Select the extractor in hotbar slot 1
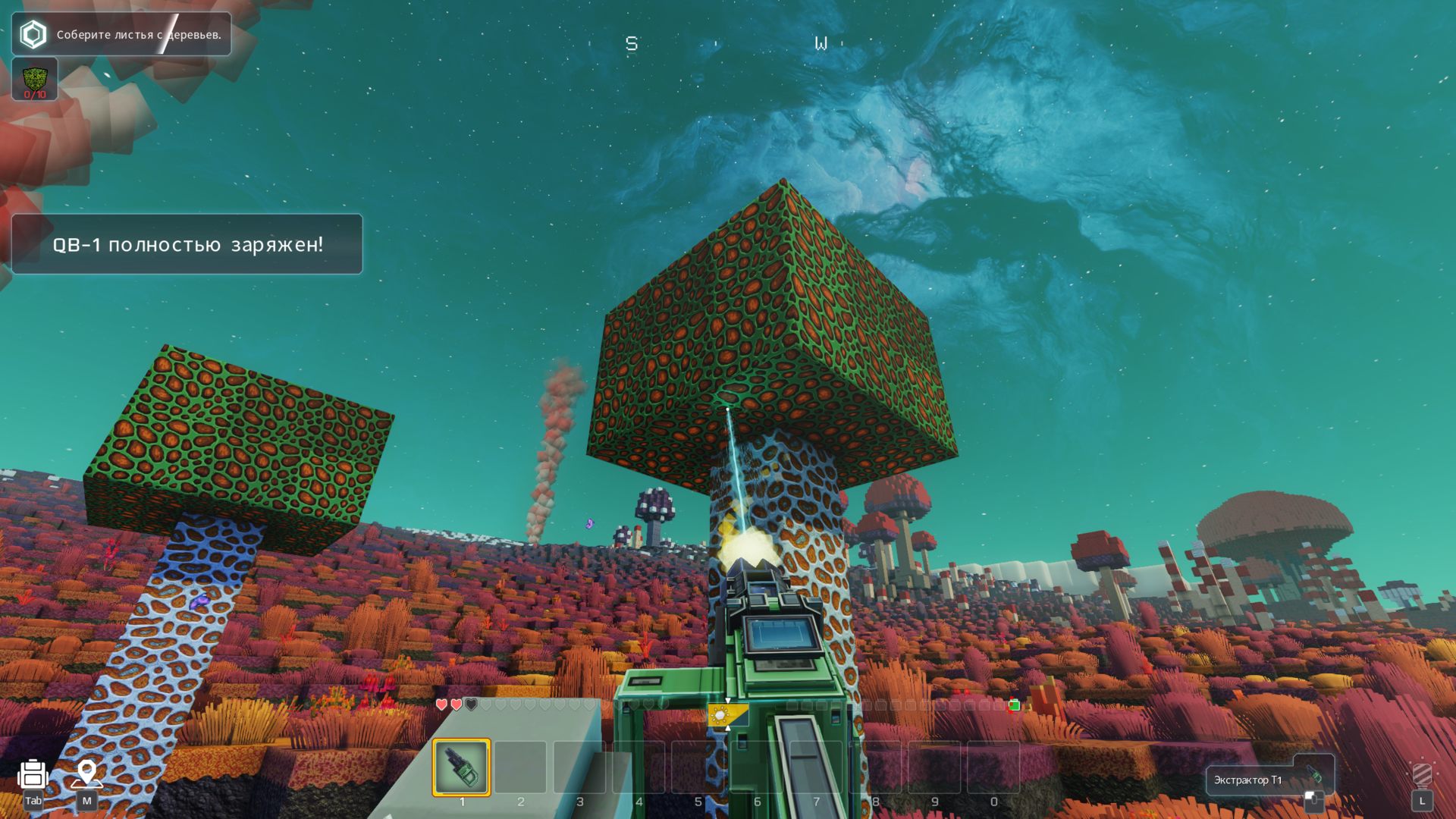1456x819 pixels. point(461,767)
